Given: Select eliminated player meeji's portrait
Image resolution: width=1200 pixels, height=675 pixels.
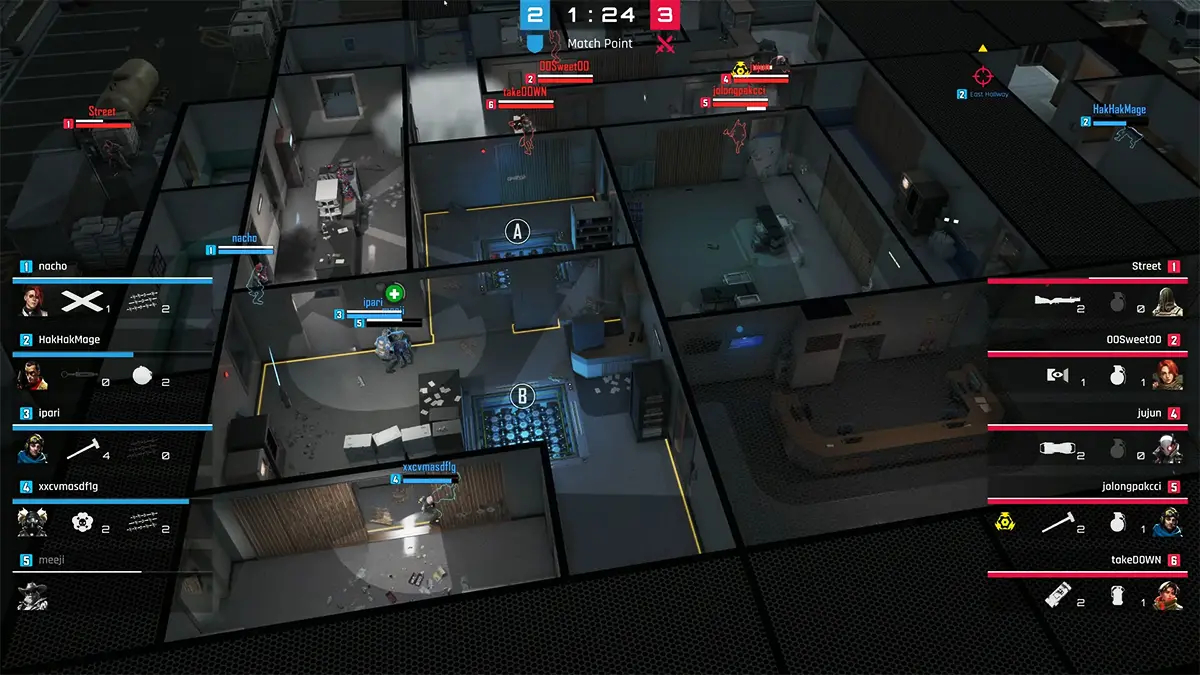Looking at the screenshot, I should tap(34, 596).
